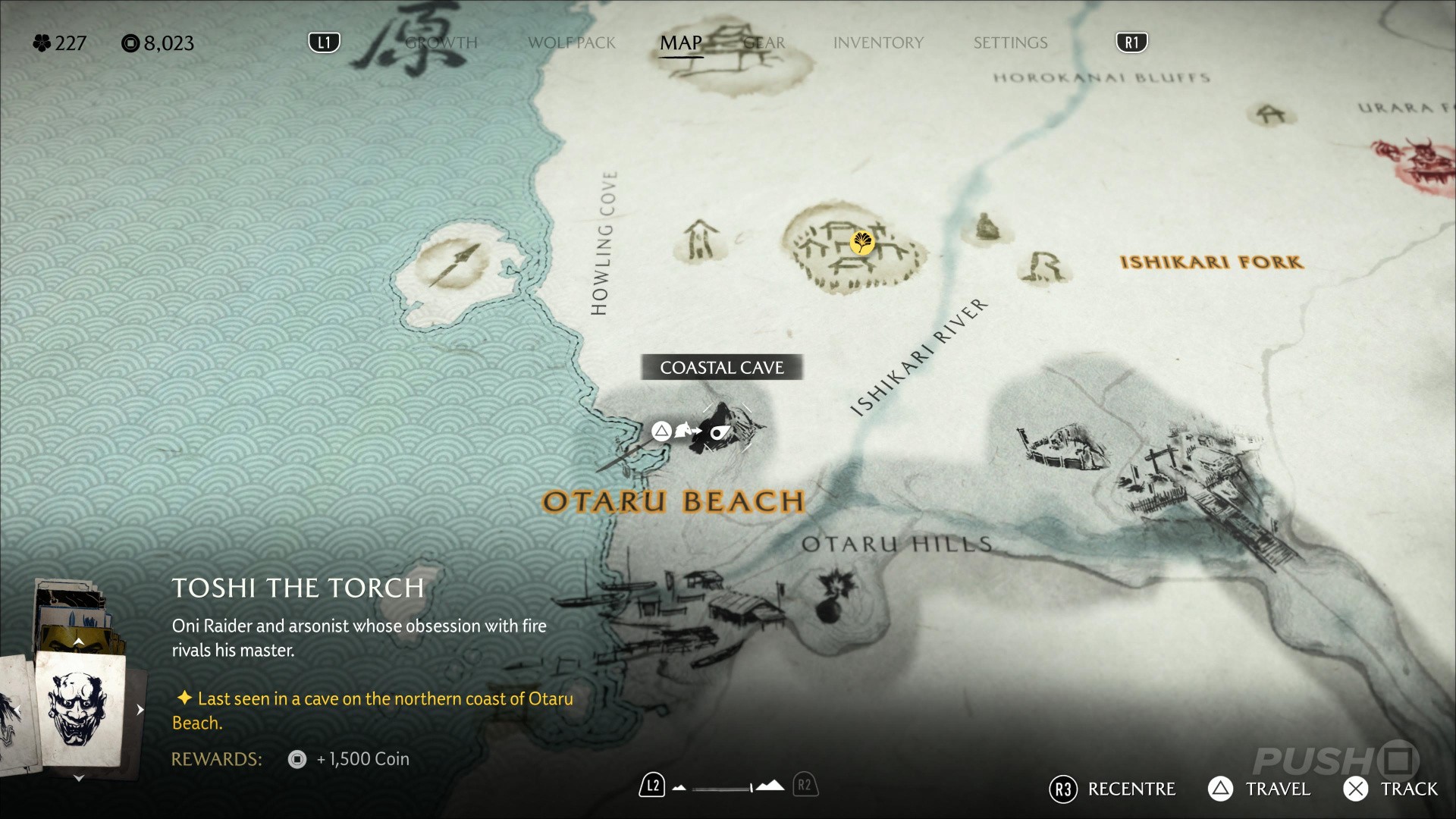
Task: Select the Map tab
Action: pos(680,43)
